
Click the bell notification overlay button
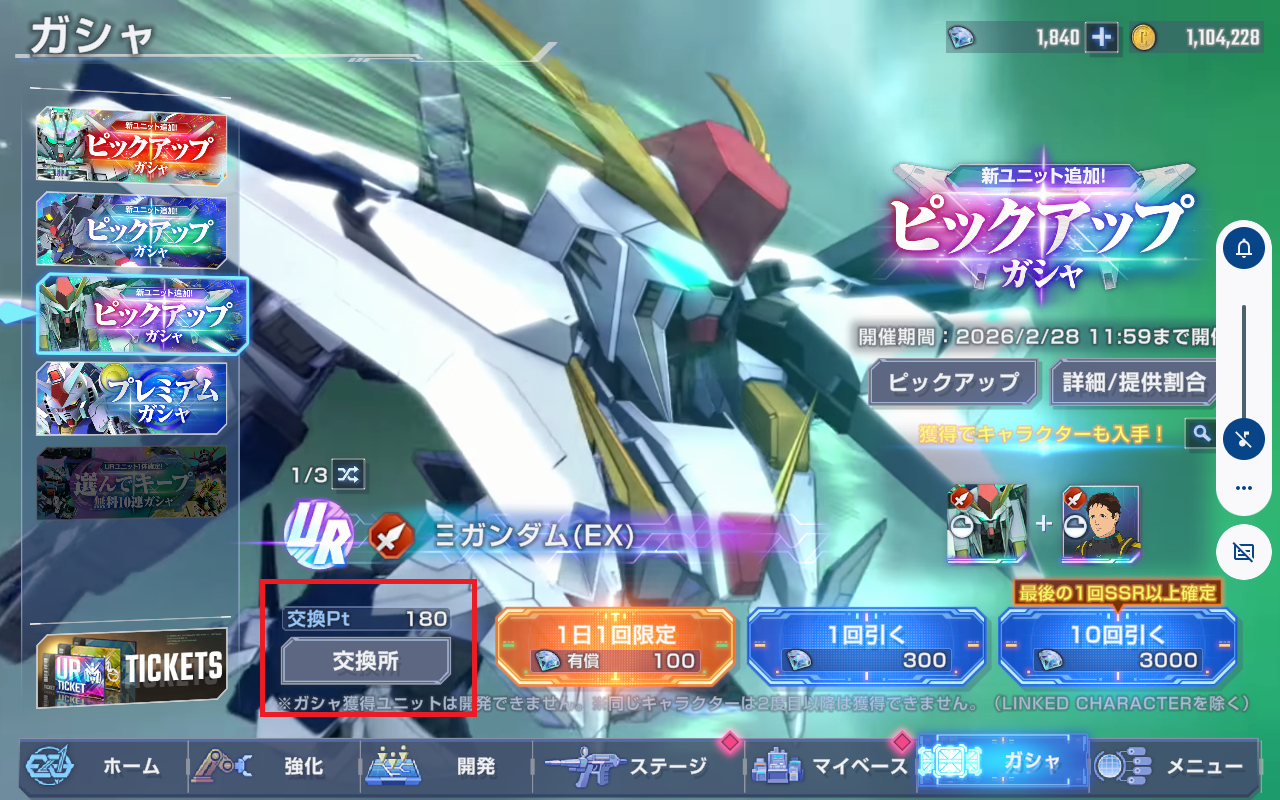click(1244, 248)
